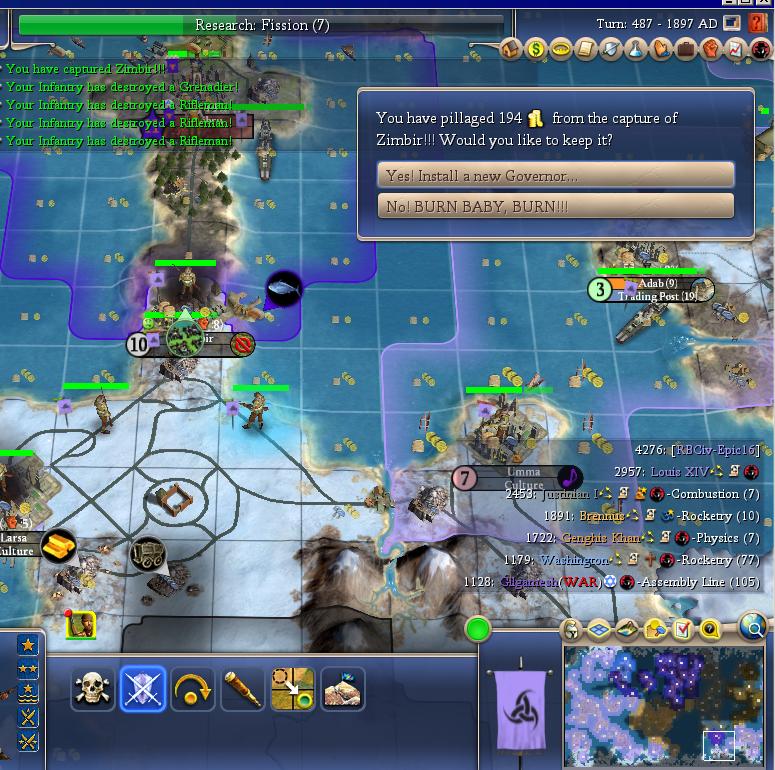The width and height of the screenshot is (775, 770).
Task: Choose "Yes! Install a new Governor..."
Action: (555, 175)
